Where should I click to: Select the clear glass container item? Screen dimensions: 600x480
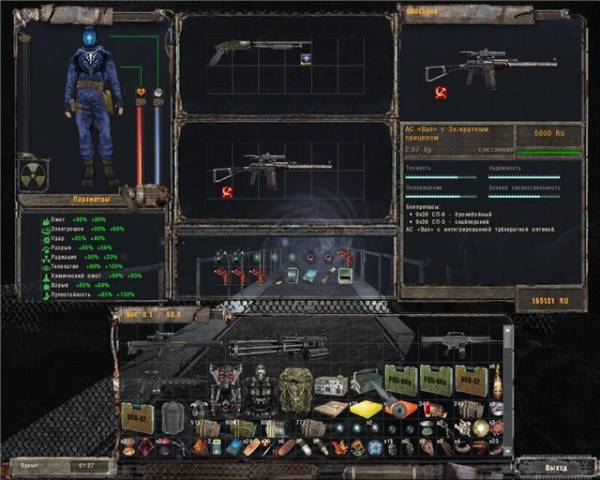(x=174, y=415)
